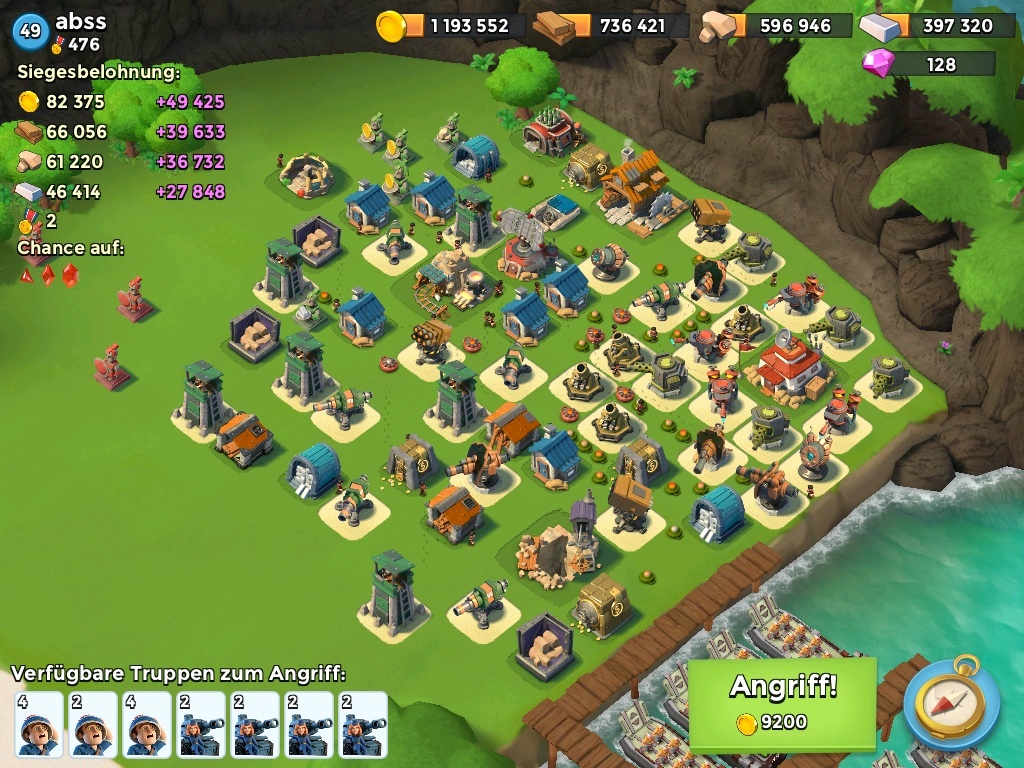Tap the compass to return to the map

click(x=951, y=704)
